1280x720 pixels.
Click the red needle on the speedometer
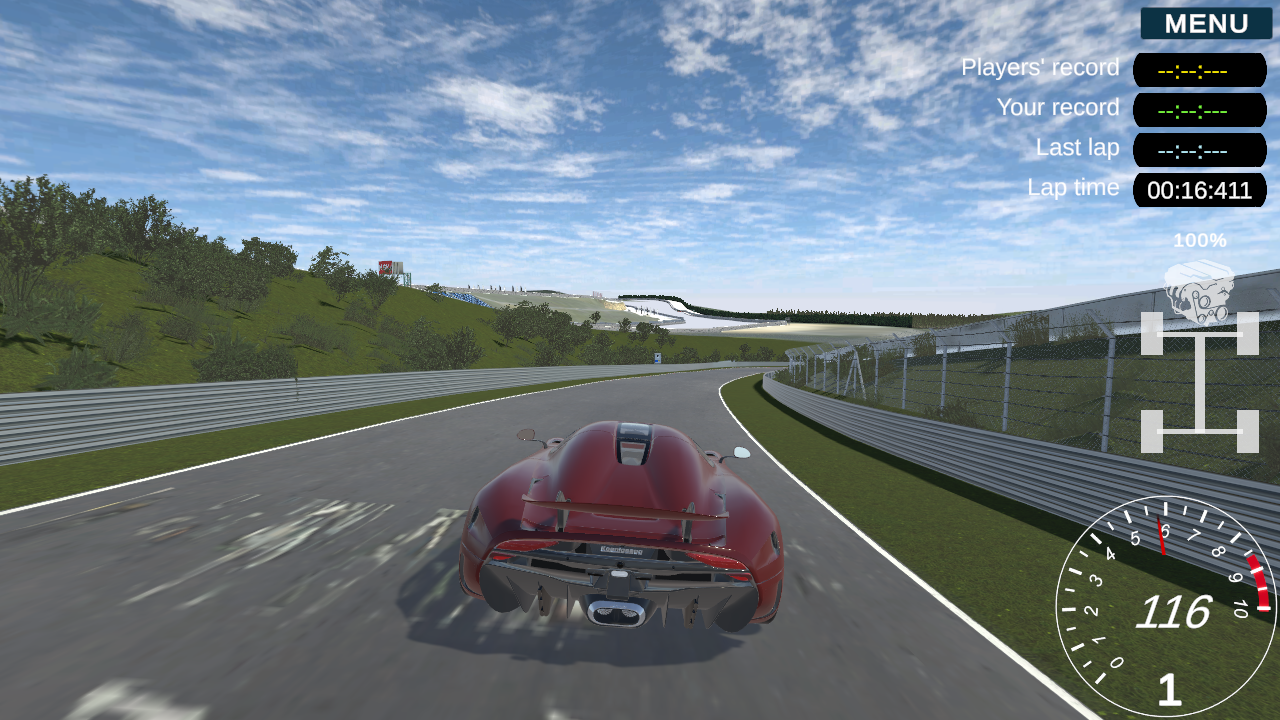[1160, 535]
